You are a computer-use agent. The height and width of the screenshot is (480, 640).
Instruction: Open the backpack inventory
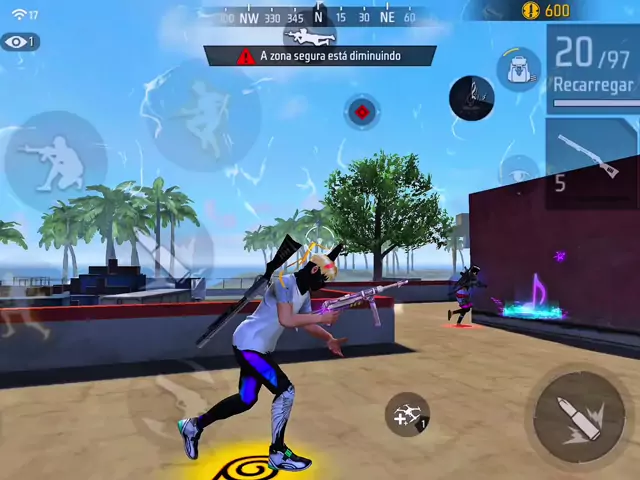(518, 68)
